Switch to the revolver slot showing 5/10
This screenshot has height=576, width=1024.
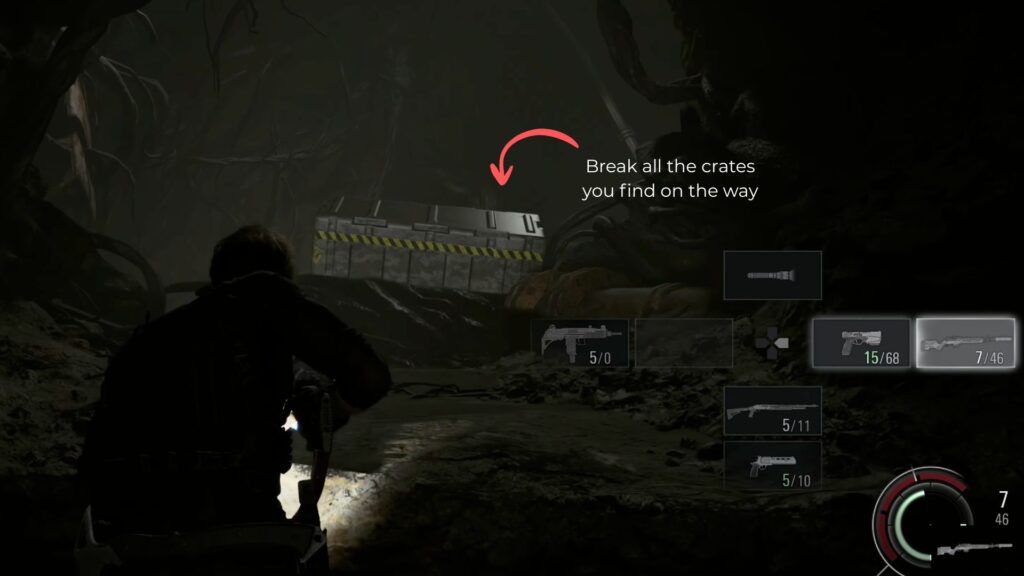(x=772, y=466)
